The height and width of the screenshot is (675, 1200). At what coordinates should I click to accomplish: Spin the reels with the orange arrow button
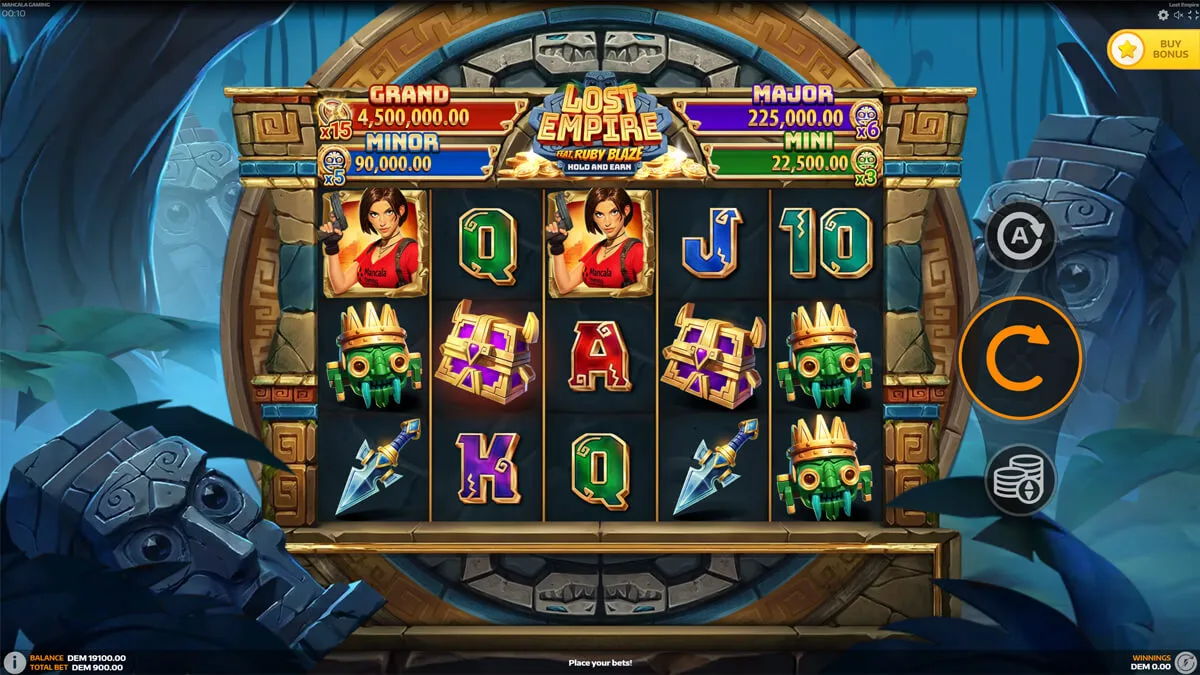[x=1020, y=357]
